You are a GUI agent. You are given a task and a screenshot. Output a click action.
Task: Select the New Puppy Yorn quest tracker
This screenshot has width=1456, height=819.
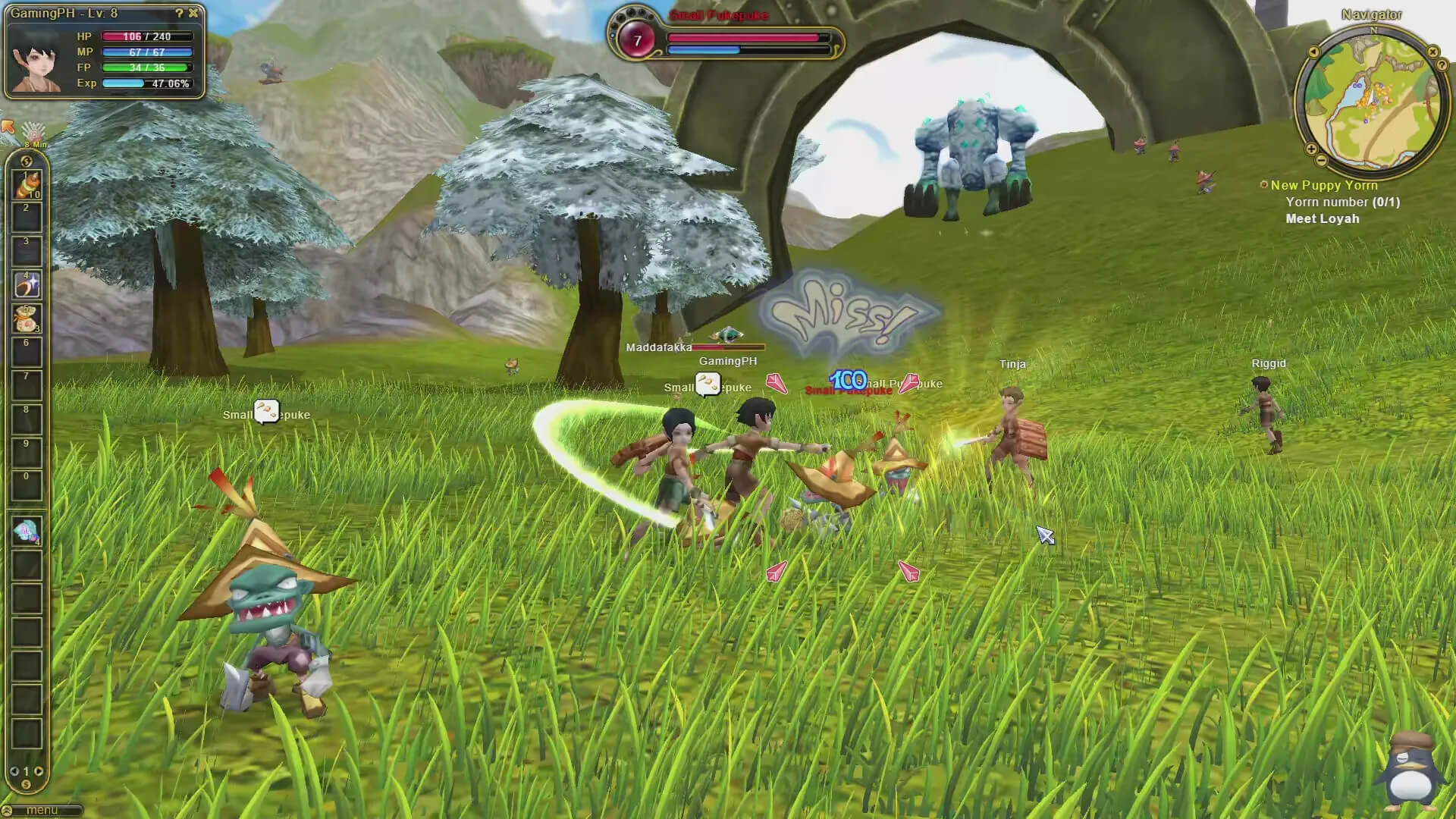coord(1323,185)
